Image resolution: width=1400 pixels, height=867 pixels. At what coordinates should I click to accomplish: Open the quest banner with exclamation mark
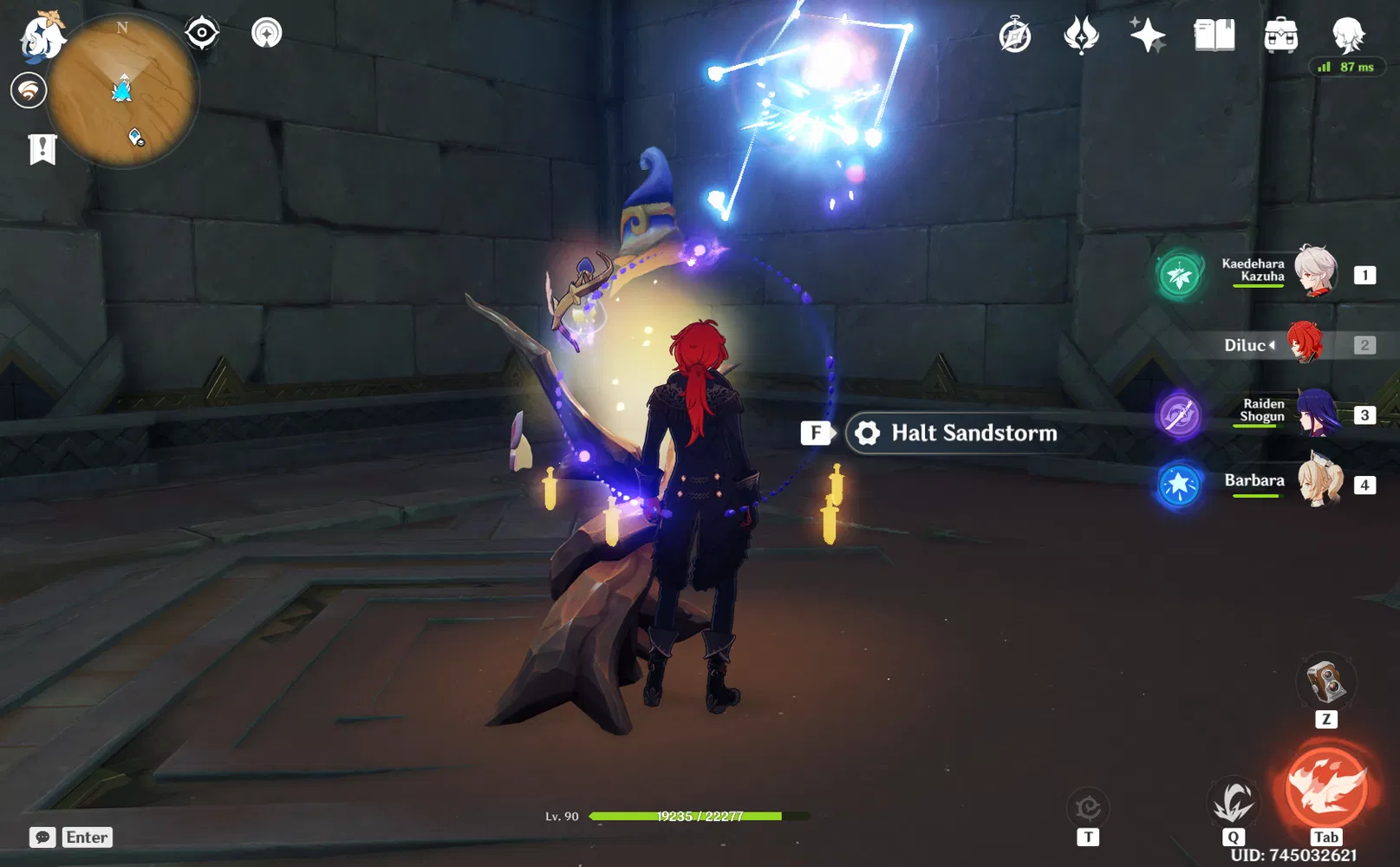(42, 149)
